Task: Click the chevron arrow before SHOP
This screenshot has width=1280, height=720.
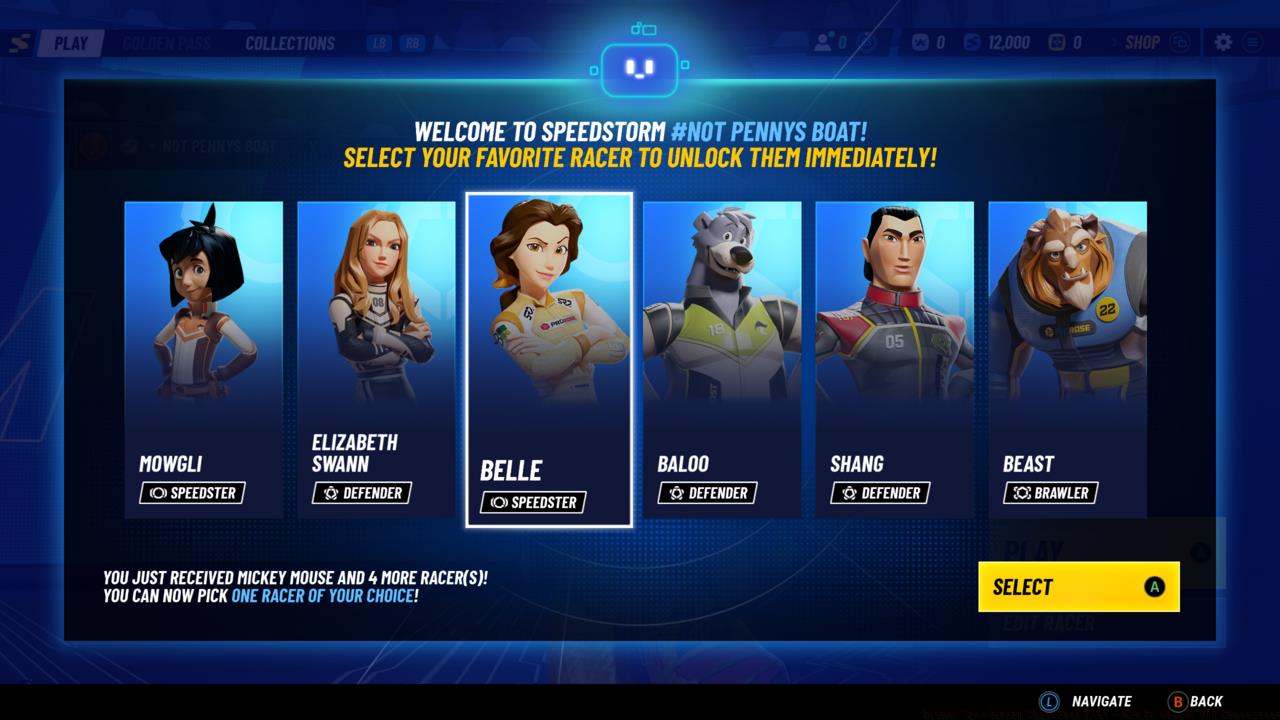Action: tap(1117, 42)
